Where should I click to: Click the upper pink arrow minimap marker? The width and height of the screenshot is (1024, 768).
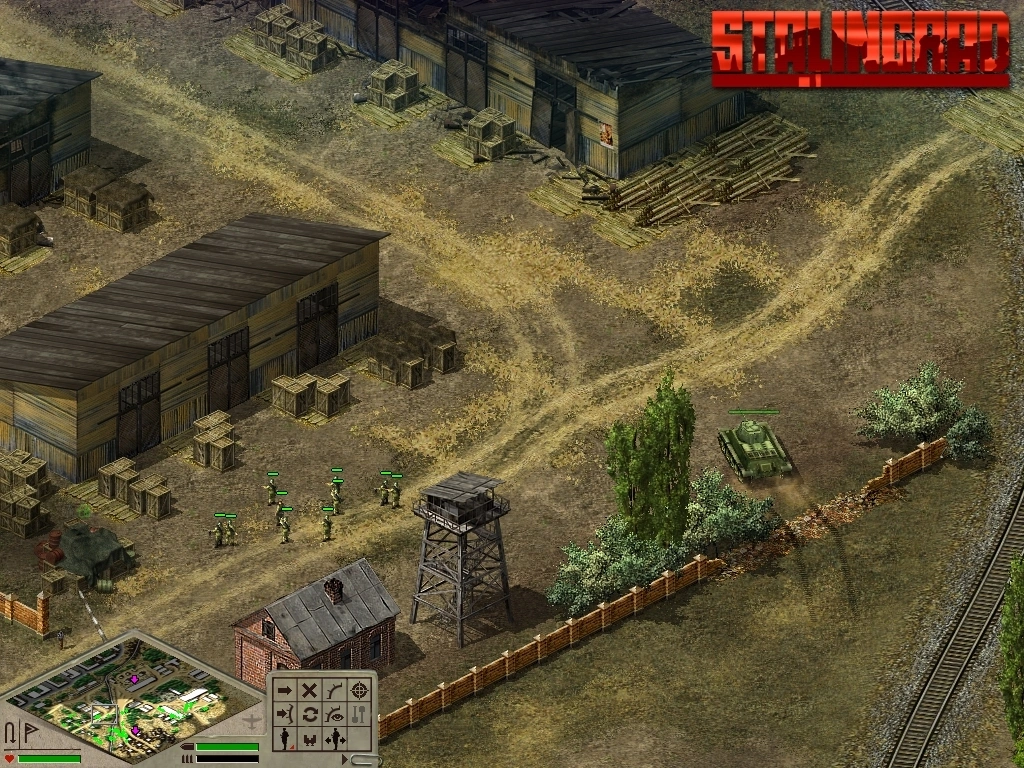click(x=135, y=680)
